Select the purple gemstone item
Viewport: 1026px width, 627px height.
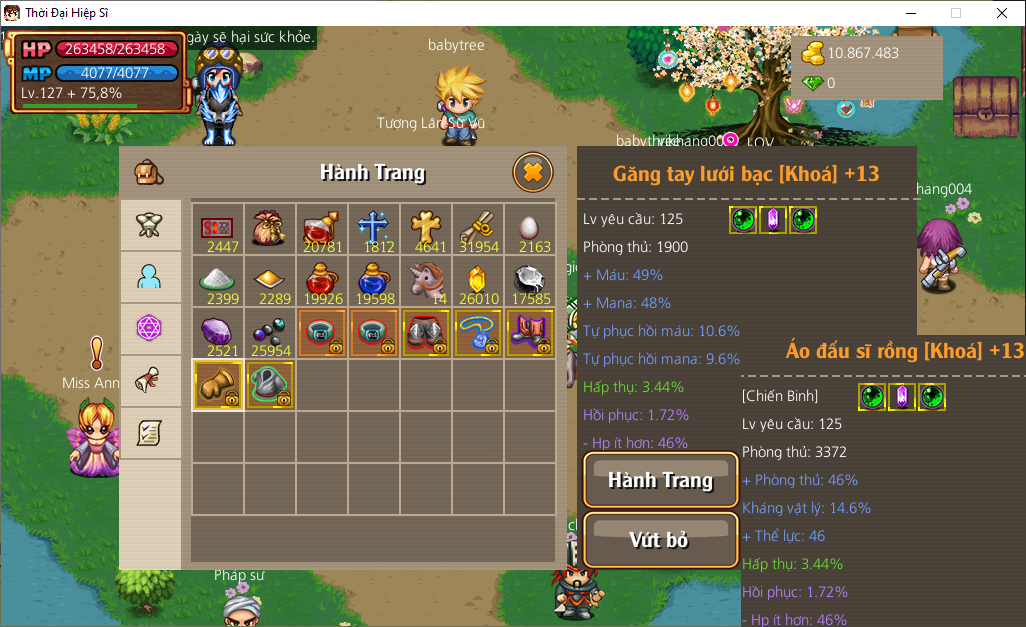point(217,333)
